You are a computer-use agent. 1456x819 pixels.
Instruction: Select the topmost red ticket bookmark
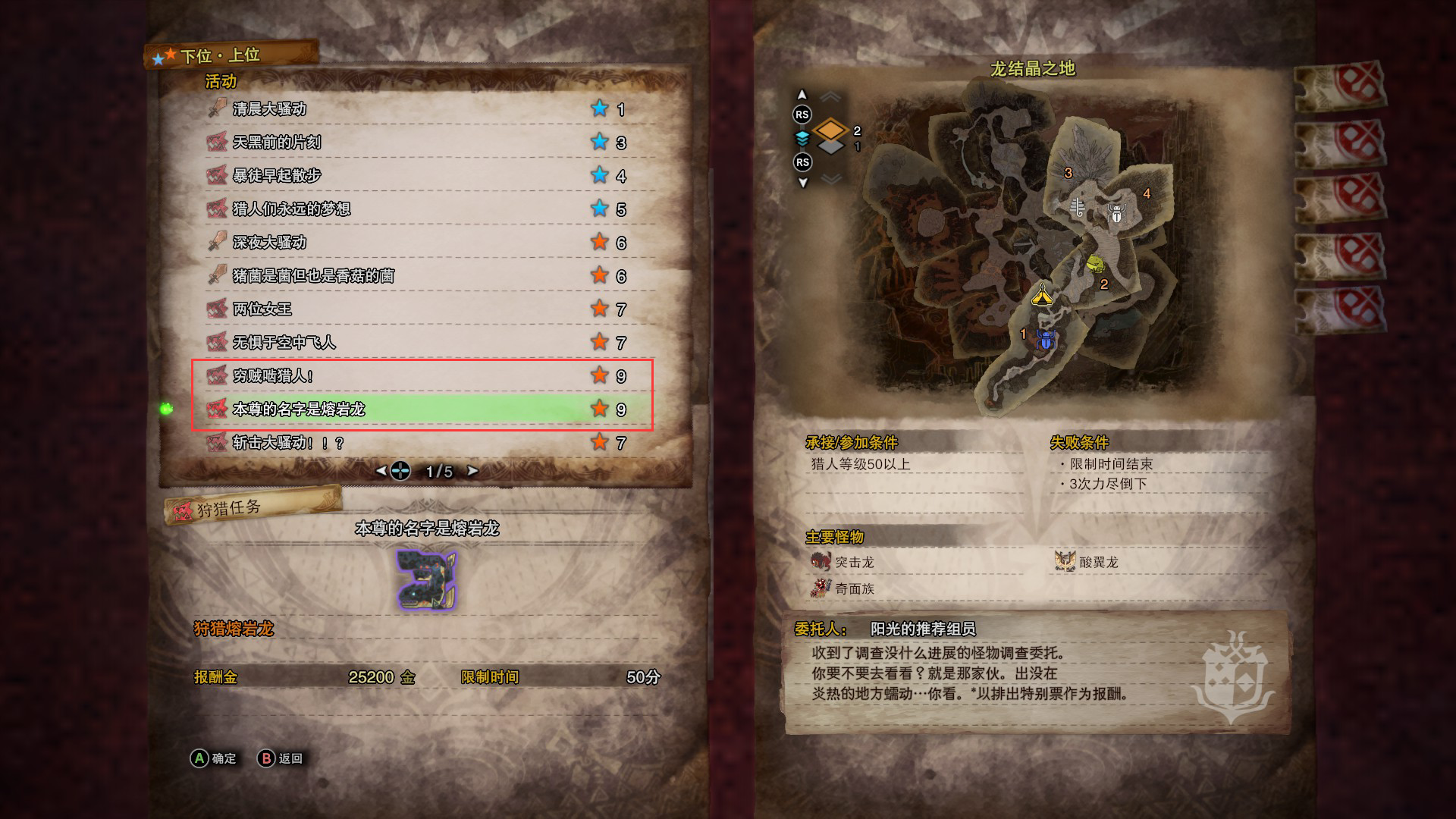1341,87
